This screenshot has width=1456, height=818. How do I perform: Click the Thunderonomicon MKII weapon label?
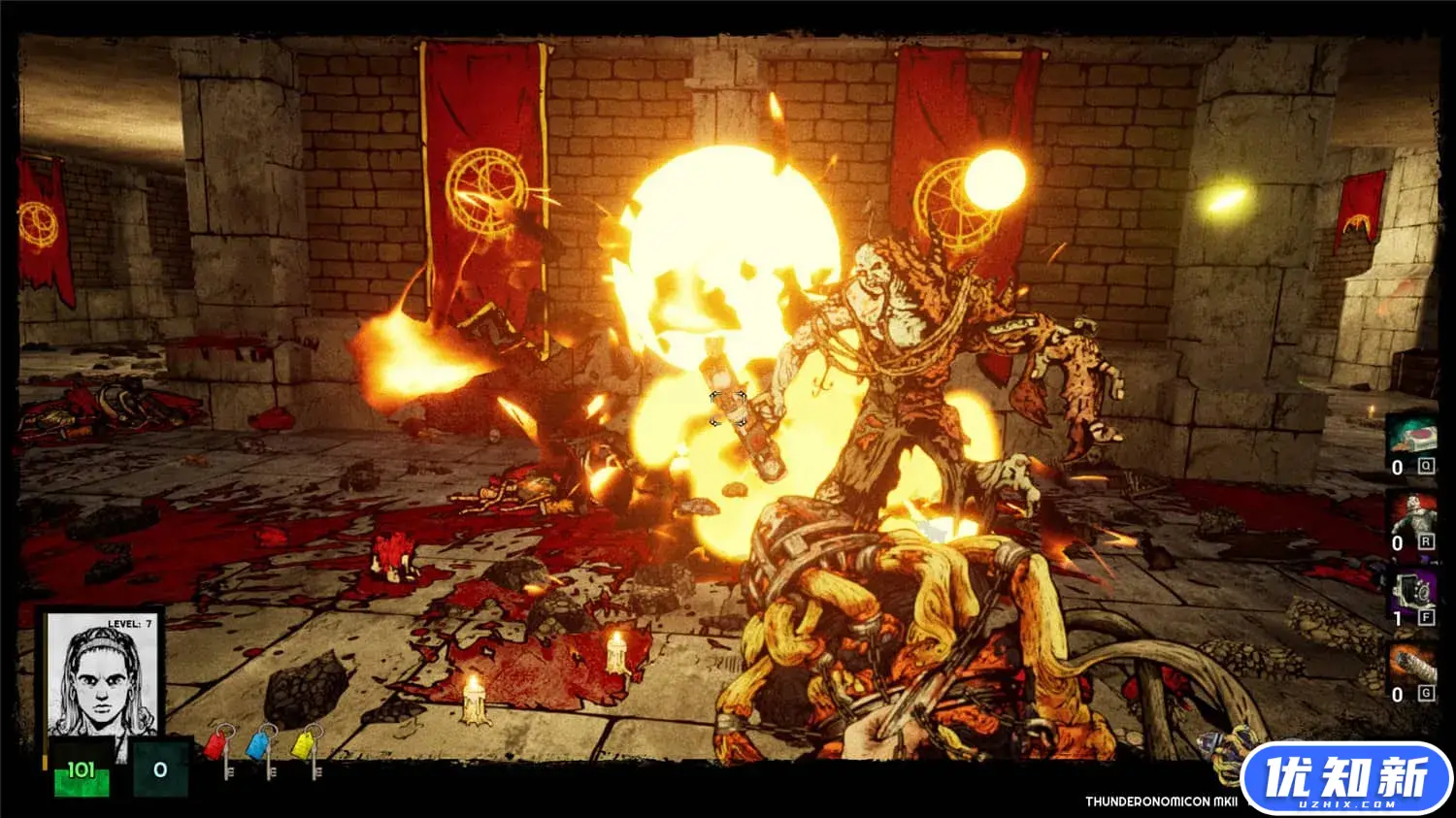1160,802
